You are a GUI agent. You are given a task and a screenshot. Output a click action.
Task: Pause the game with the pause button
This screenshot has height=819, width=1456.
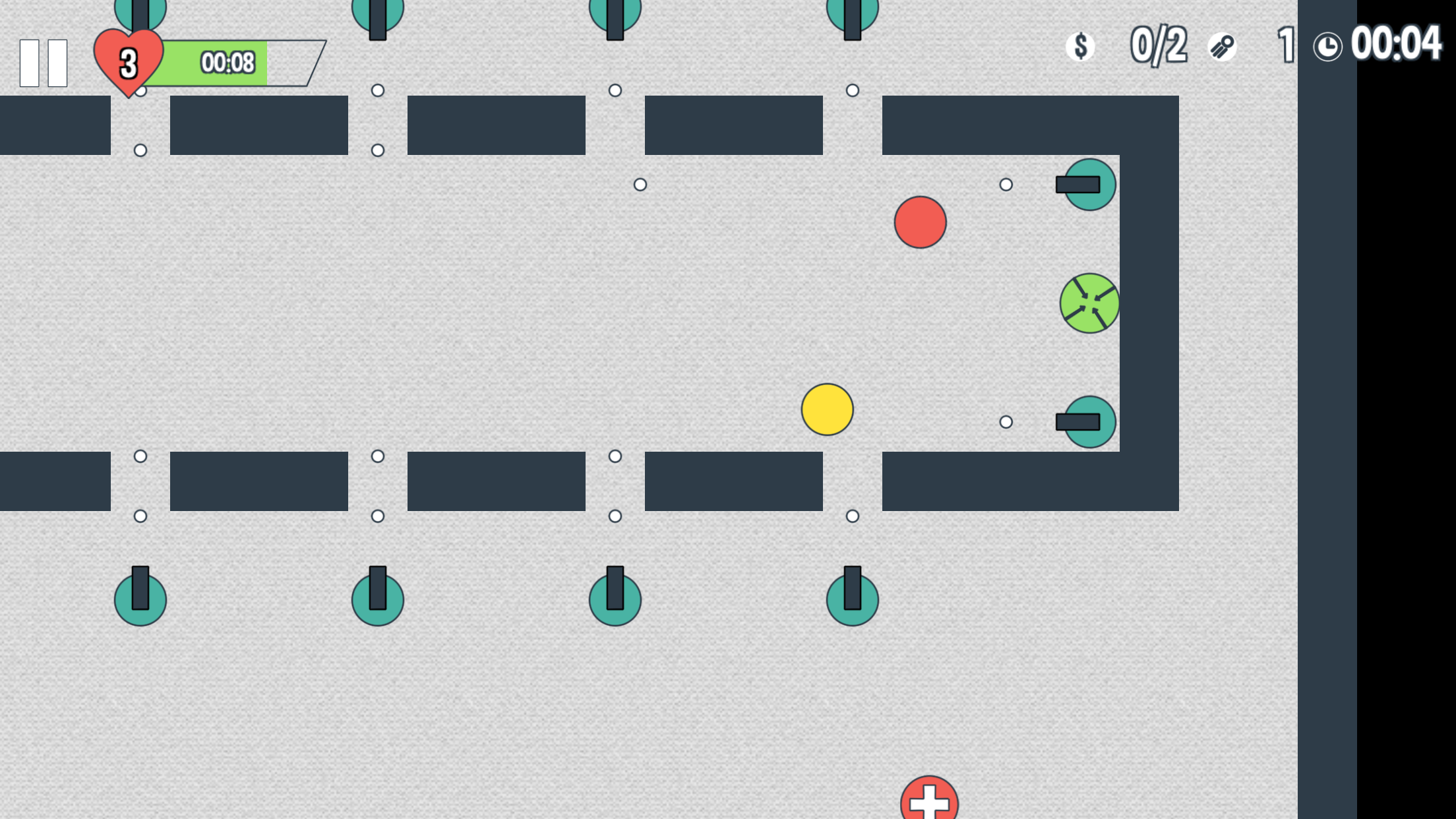44,63
